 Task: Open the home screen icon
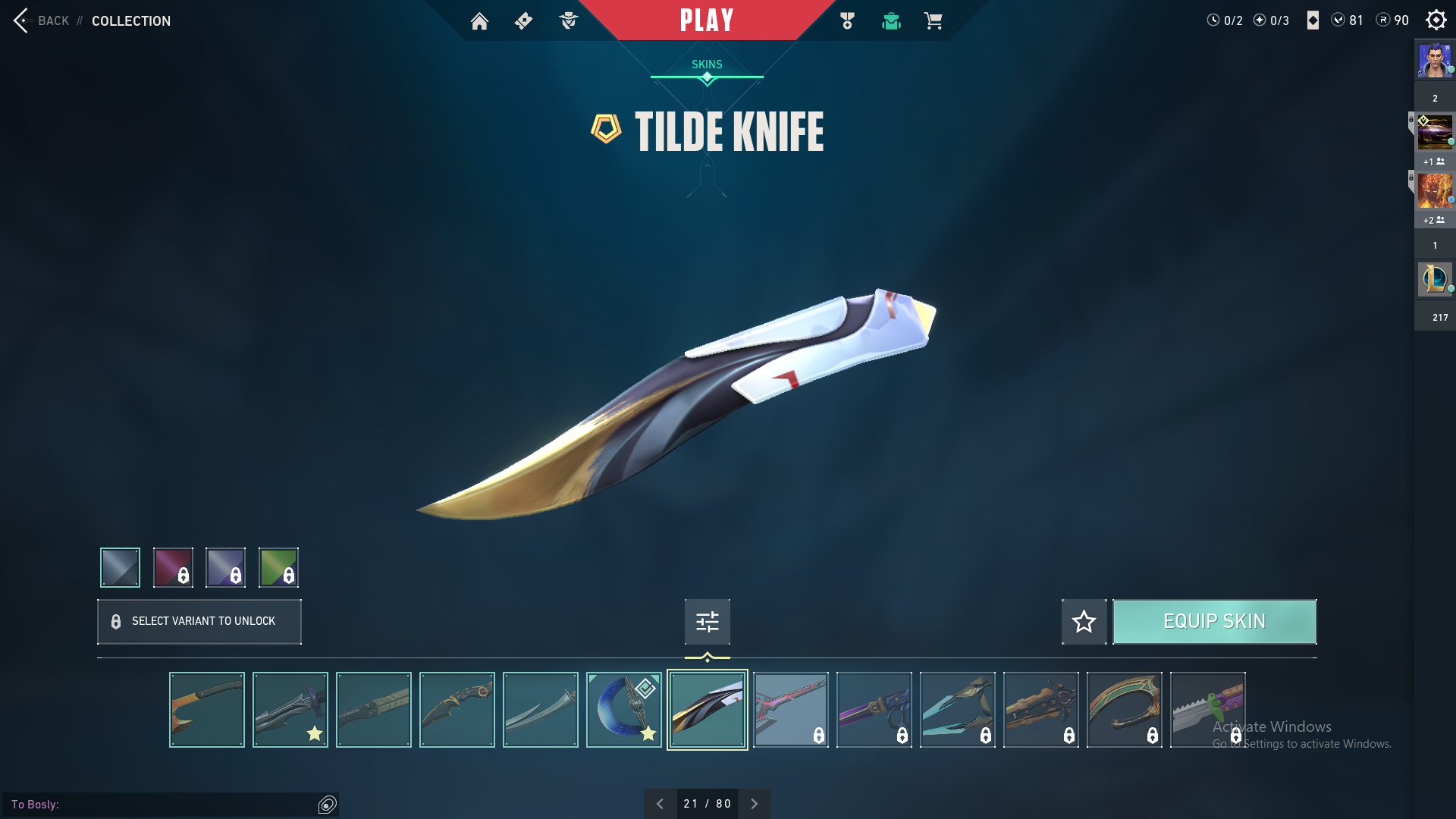tap(479, 21)
